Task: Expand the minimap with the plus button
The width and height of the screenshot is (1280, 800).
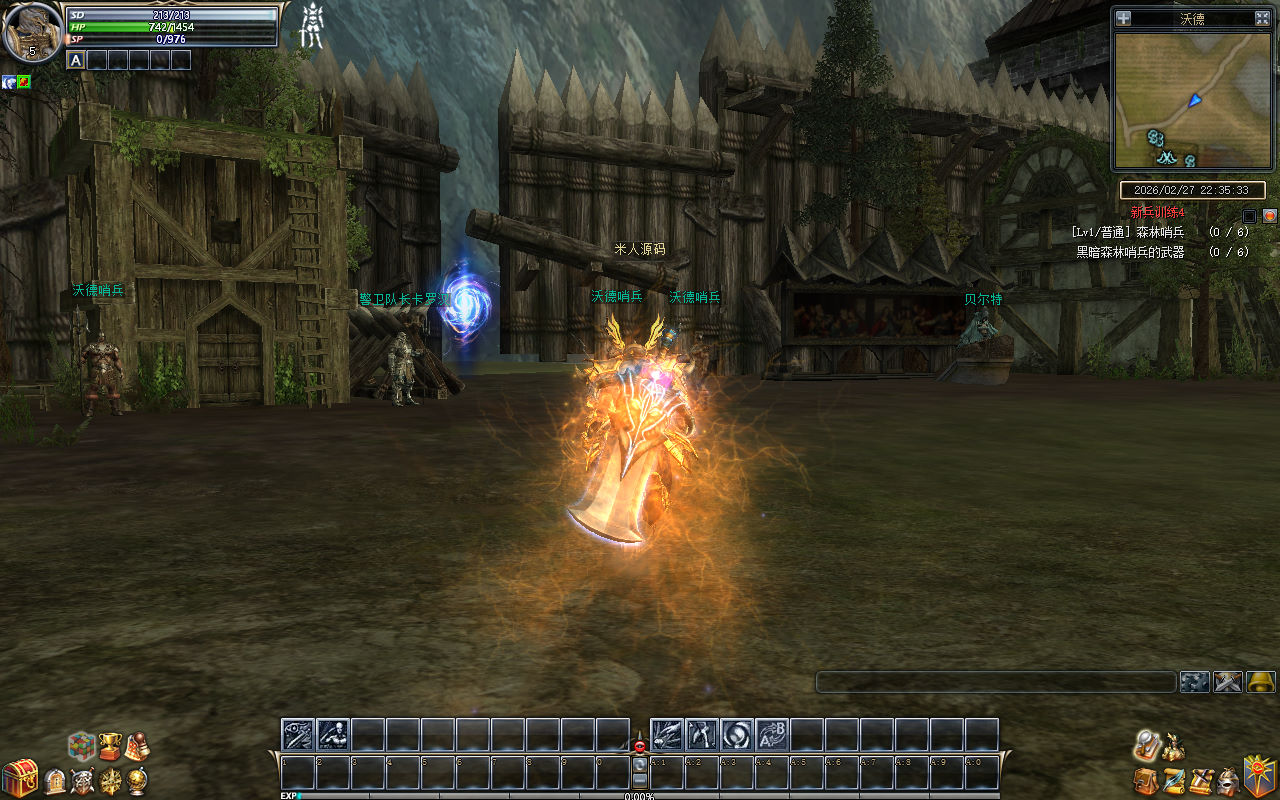Action: point(1124,18)
